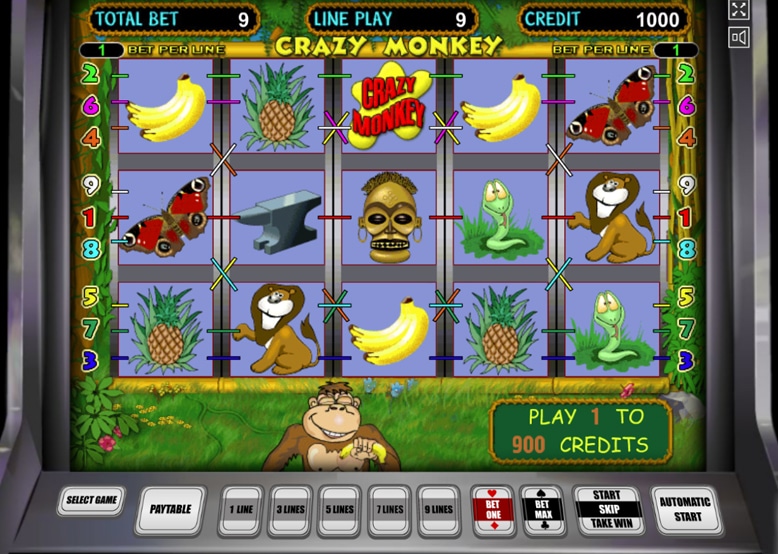The height and width of the screenshot is (554, 778).
Task: Show the Paytable
Action: click(171, 509)
